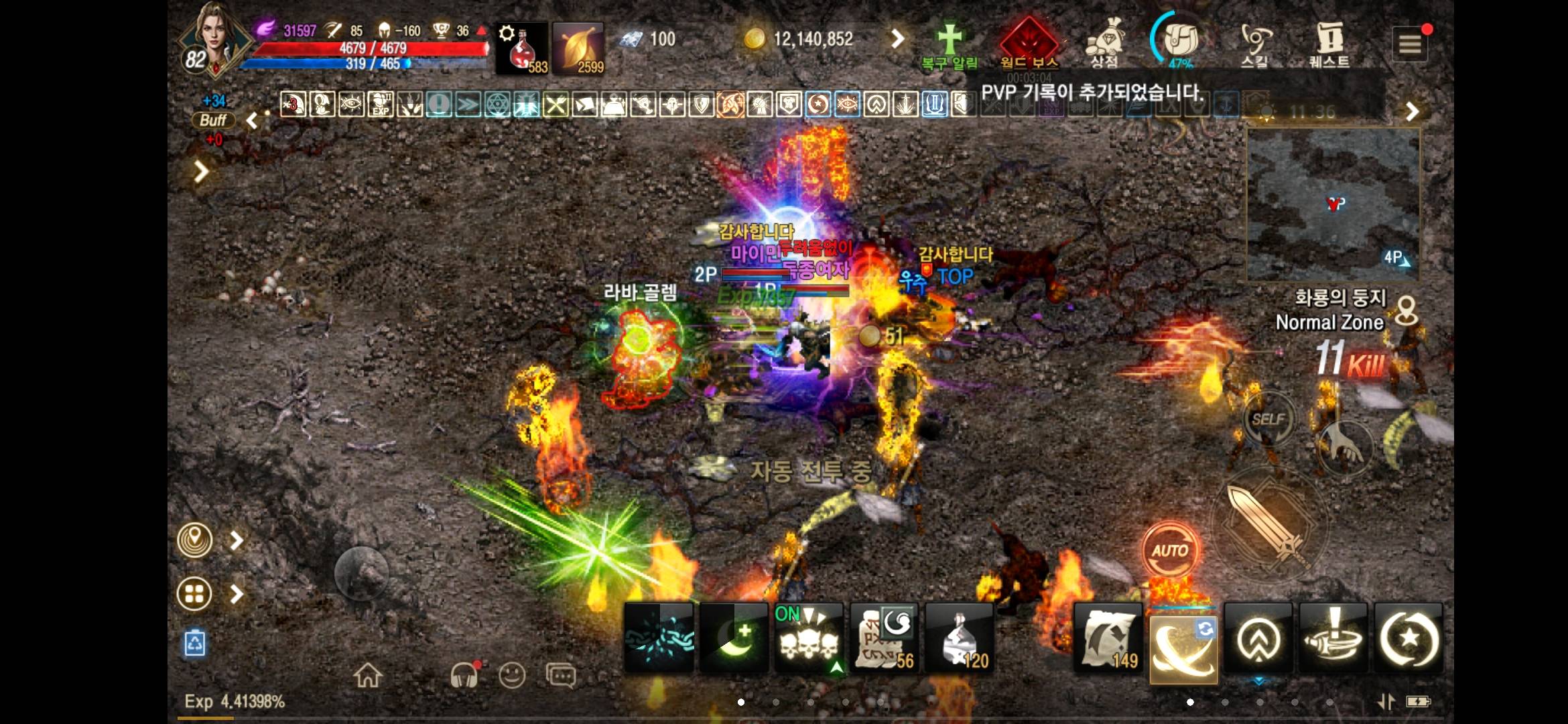Use the red health potion slot

[522, 48]
